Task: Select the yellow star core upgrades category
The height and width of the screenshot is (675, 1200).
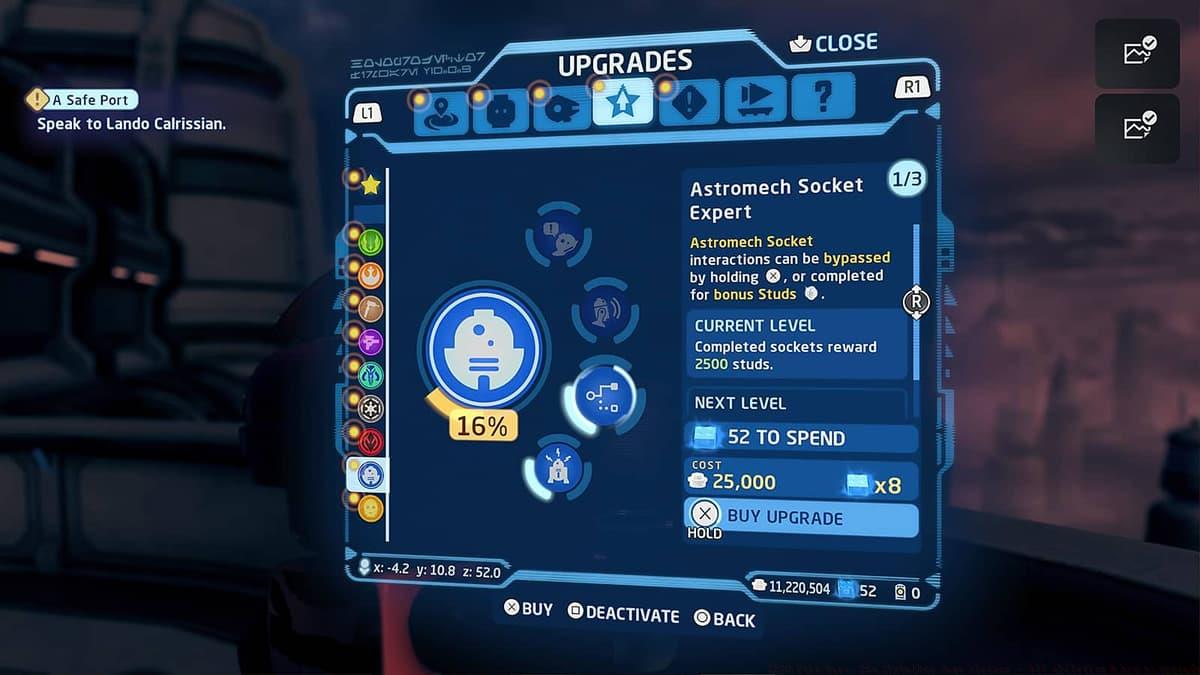Action: coord(371,185)
